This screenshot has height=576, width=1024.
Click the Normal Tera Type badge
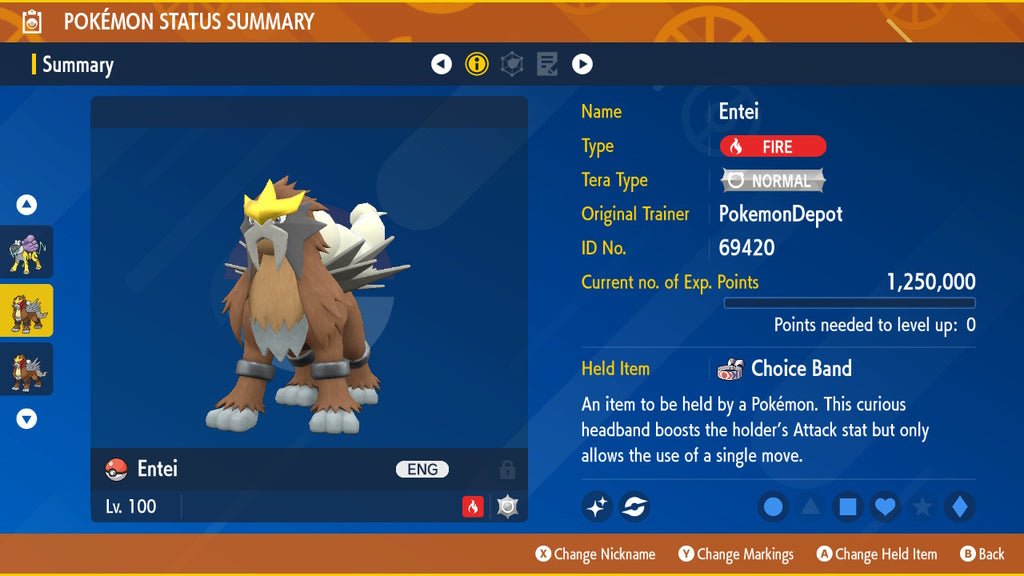click(773, 181)
